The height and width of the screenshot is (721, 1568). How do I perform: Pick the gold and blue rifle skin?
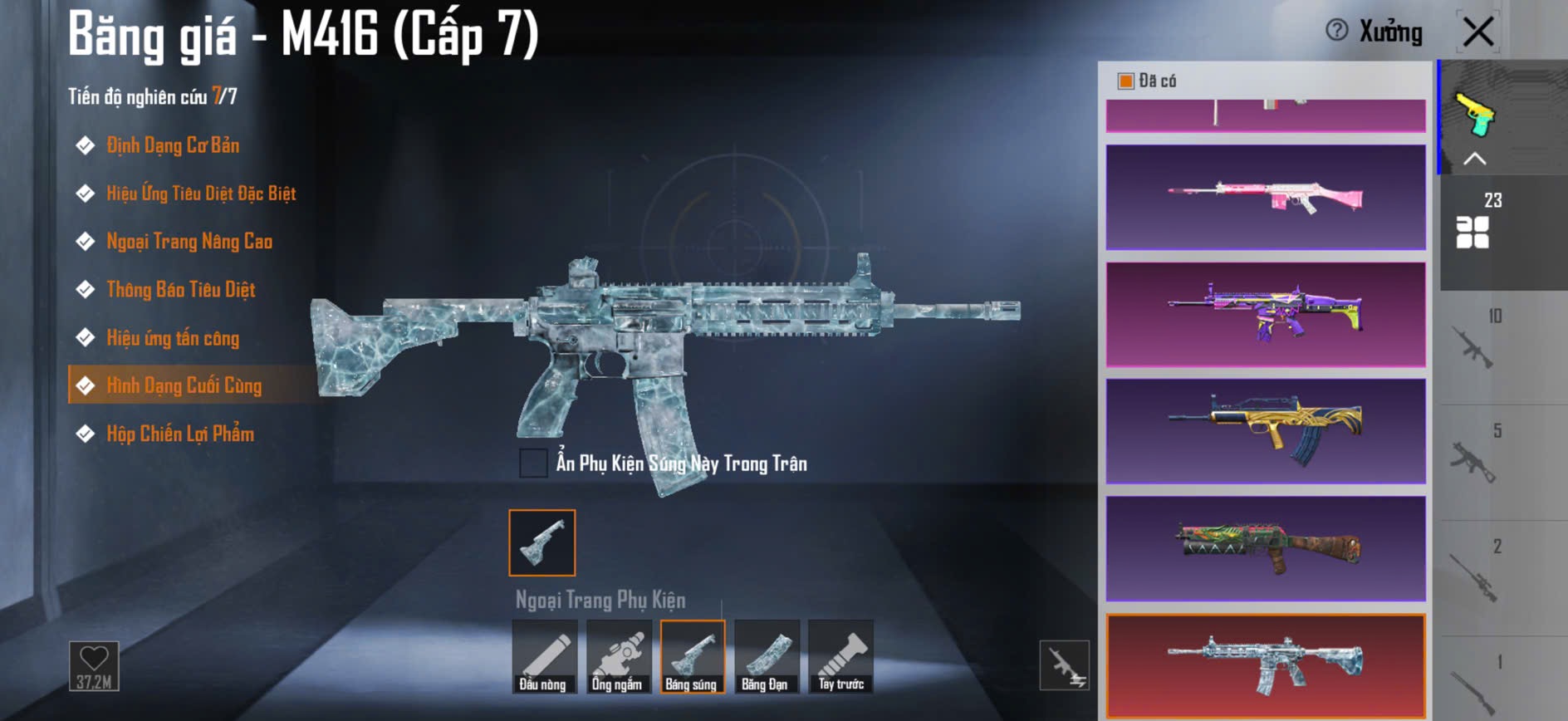click(x=1266, y=432)
